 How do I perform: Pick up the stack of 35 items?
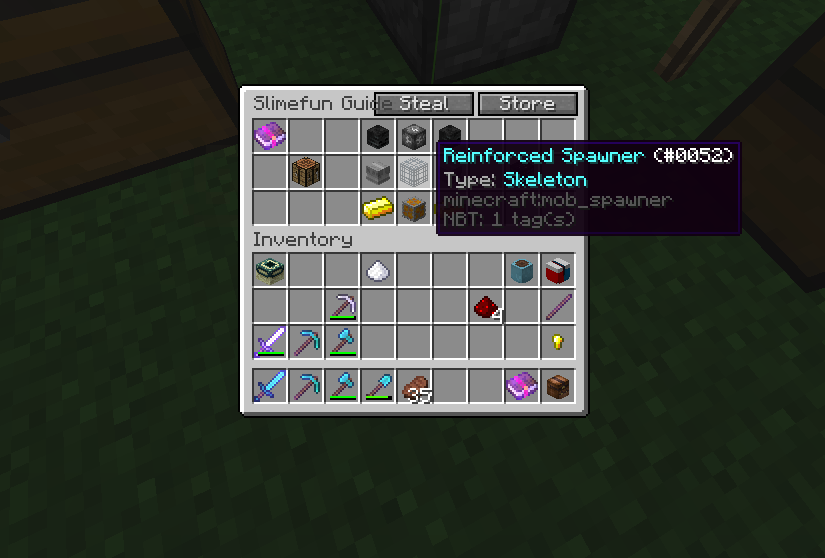[x=415, y=385]
